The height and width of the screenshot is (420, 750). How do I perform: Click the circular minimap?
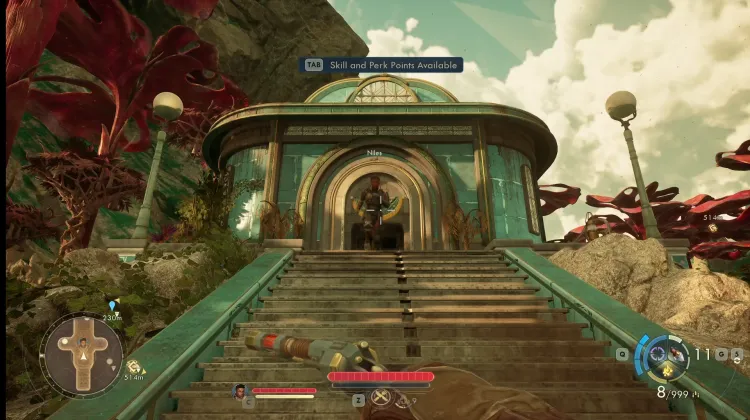click(82, 355)
